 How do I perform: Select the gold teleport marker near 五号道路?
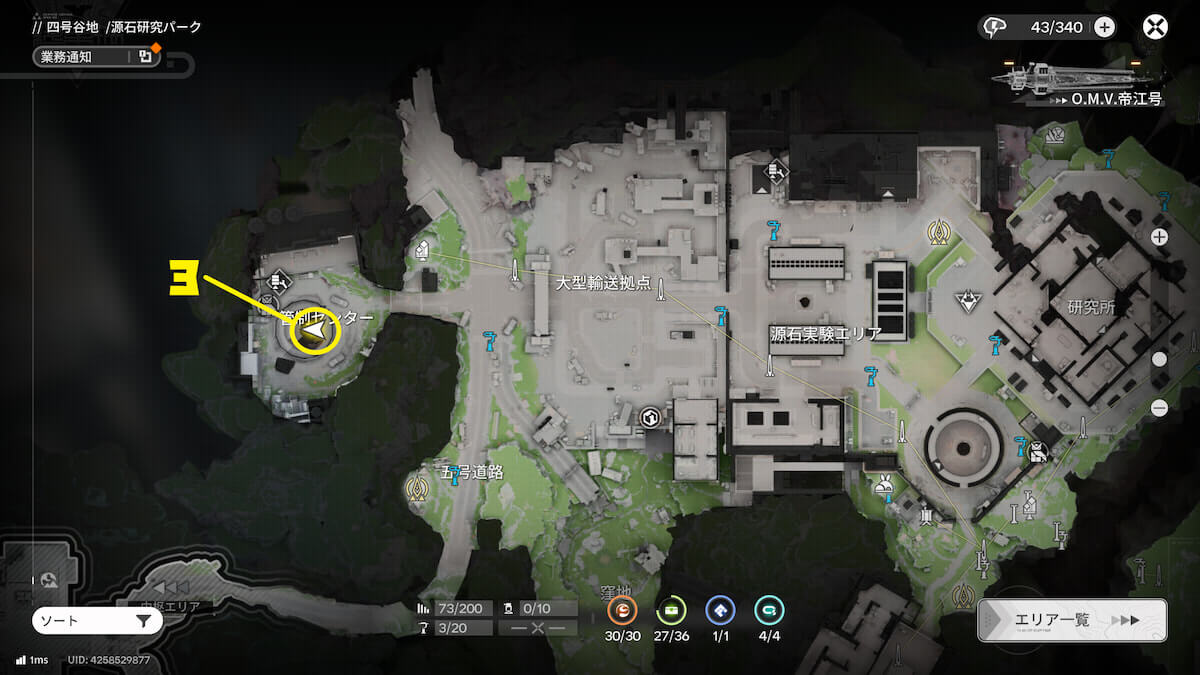(416, 489)
